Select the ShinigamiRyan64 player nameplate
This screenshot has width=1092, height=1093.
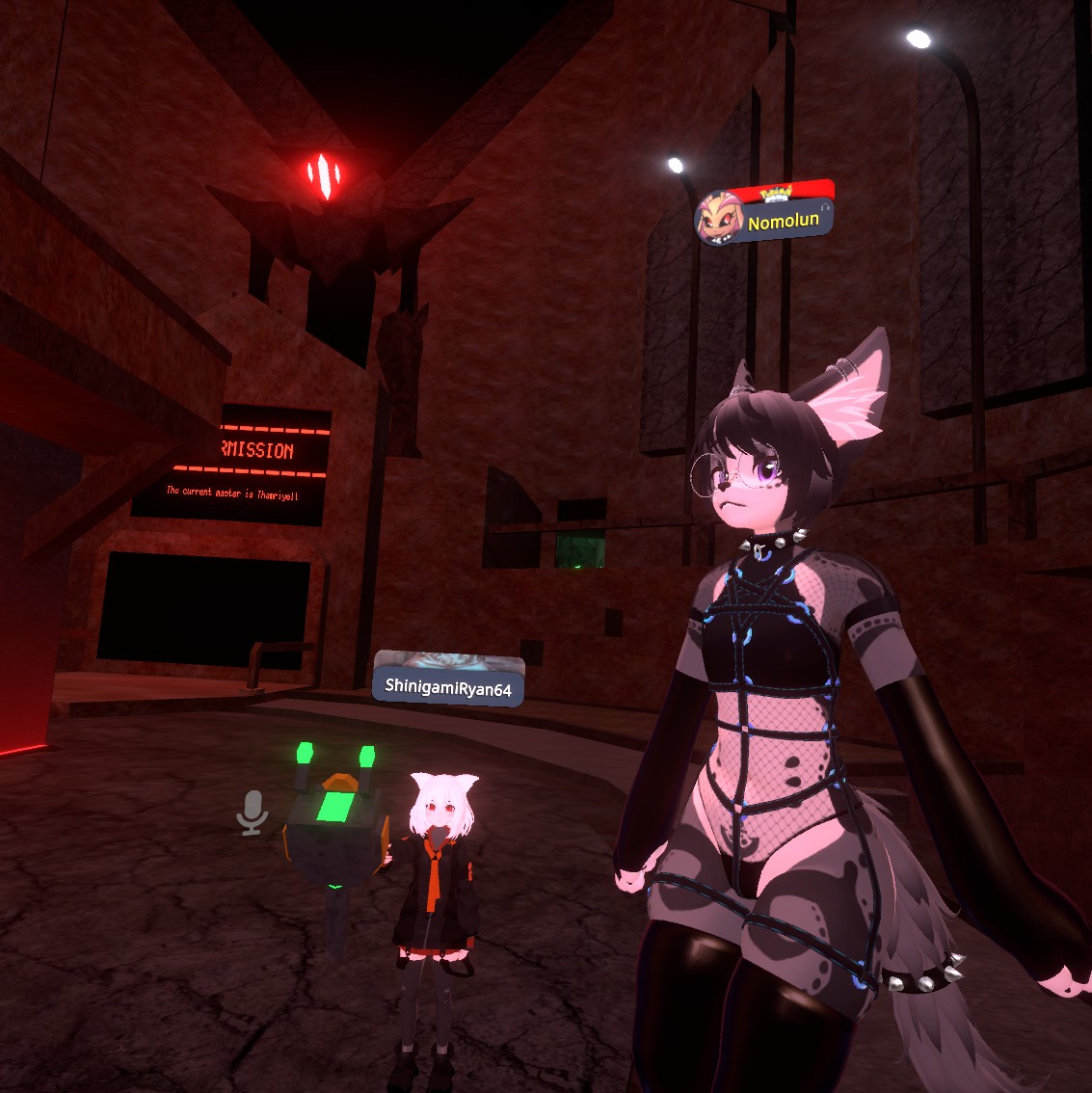coord(448,687)
